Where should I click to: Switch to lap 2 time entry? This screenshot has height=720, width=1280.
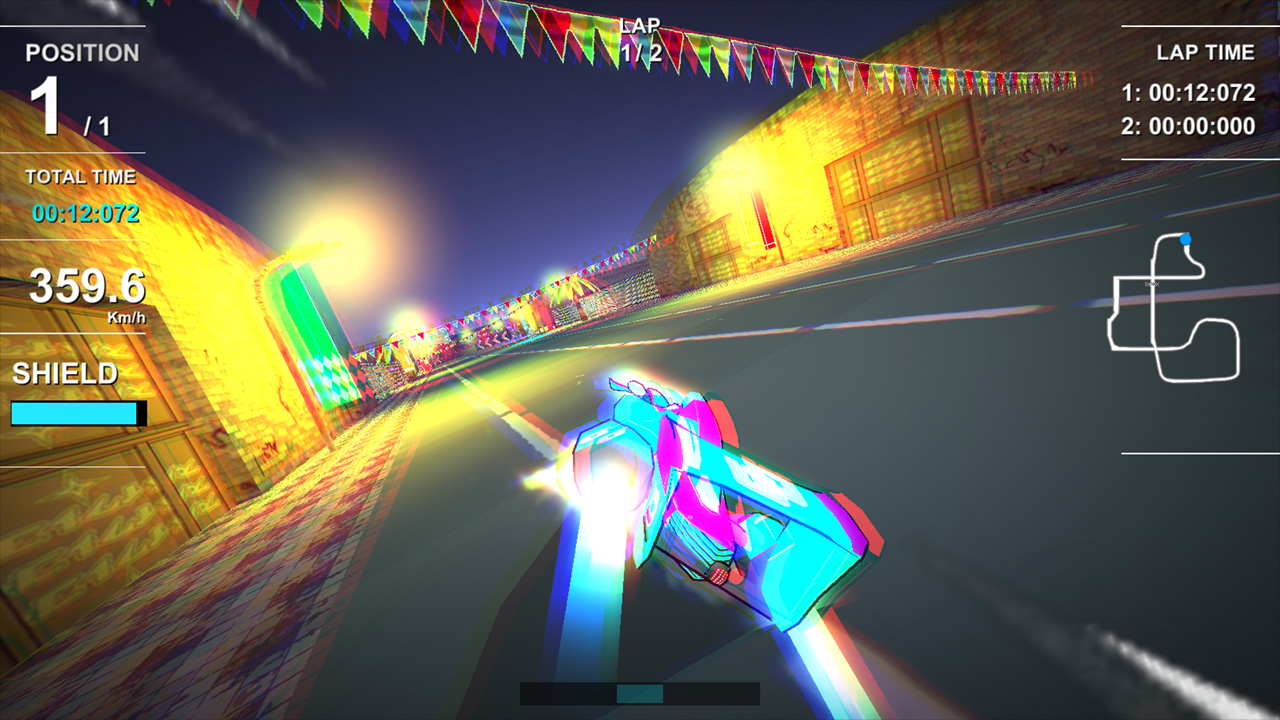coord(1188,127)
